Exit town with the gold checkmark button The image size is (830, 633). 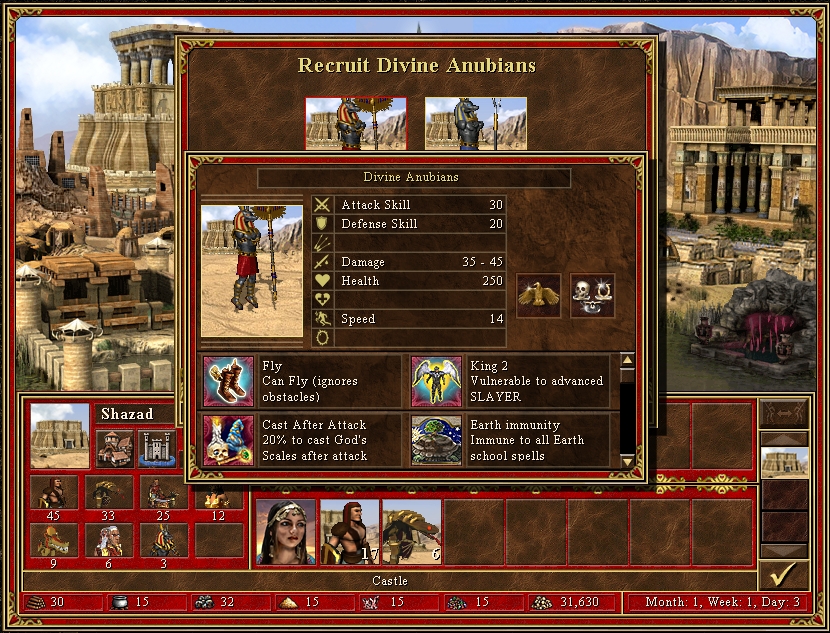tap(784, 575)
